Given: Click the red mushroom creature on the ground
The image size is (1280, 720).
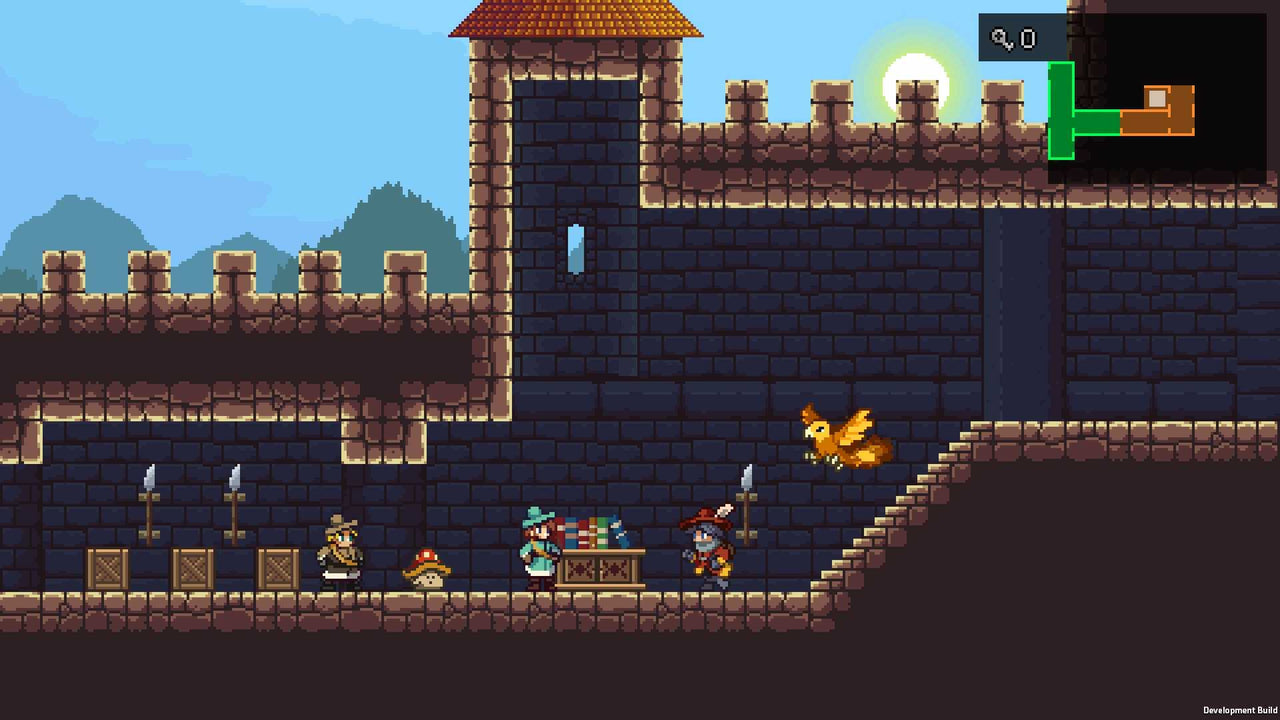Looking at the screenshot, I should [x=428, y=570].
